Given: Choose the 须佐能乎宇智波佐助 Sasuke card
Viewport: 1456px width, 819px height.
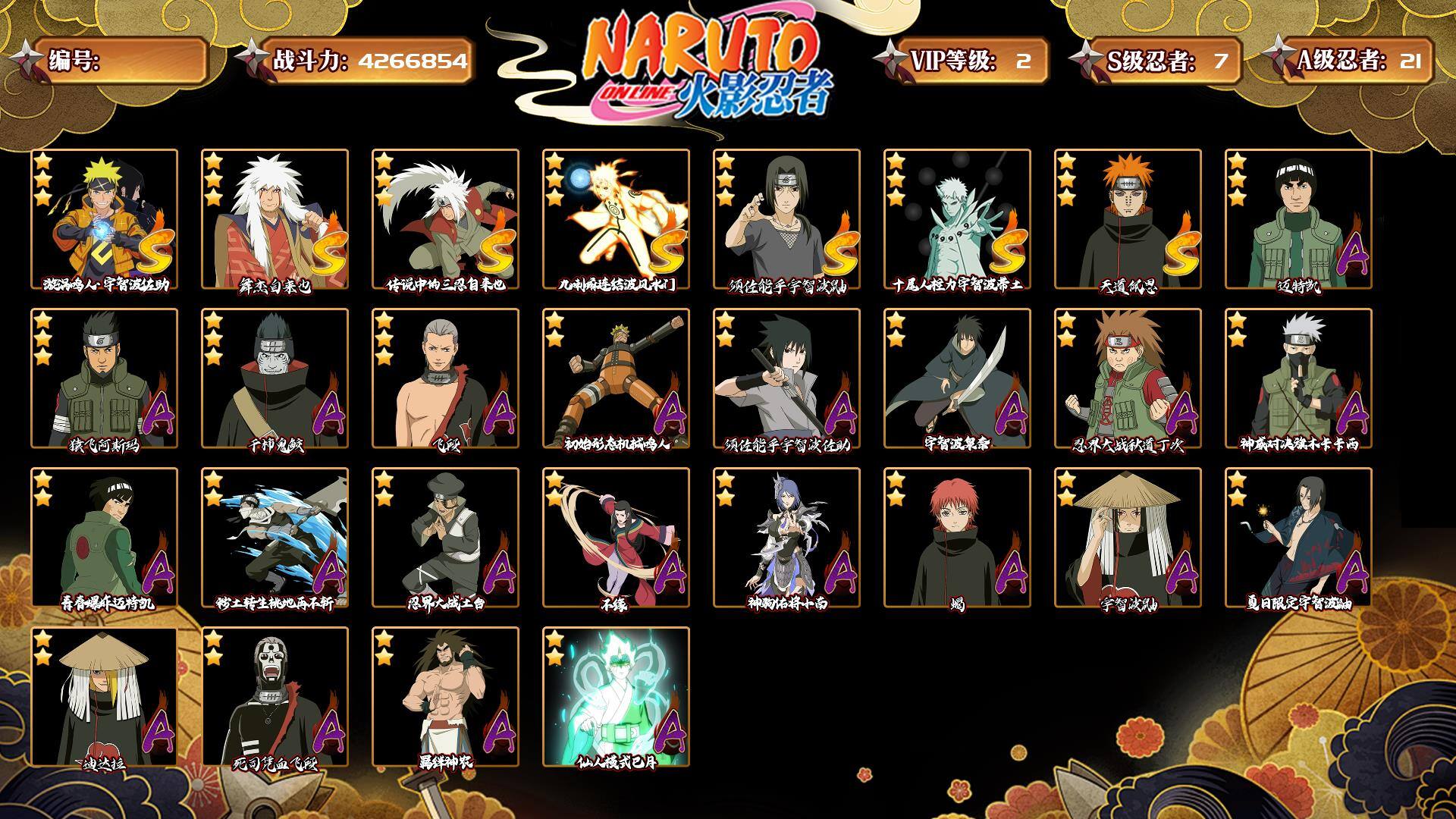Looking at the screenshot, I should click(x=786, y=378).
